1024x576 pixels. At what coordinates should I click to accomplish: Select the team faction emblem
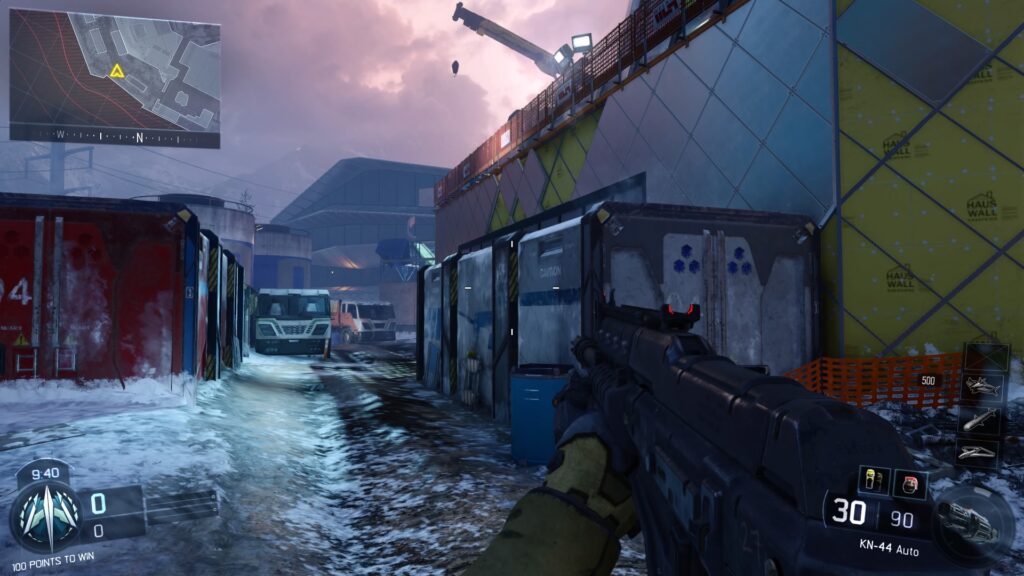coord(43,515)
